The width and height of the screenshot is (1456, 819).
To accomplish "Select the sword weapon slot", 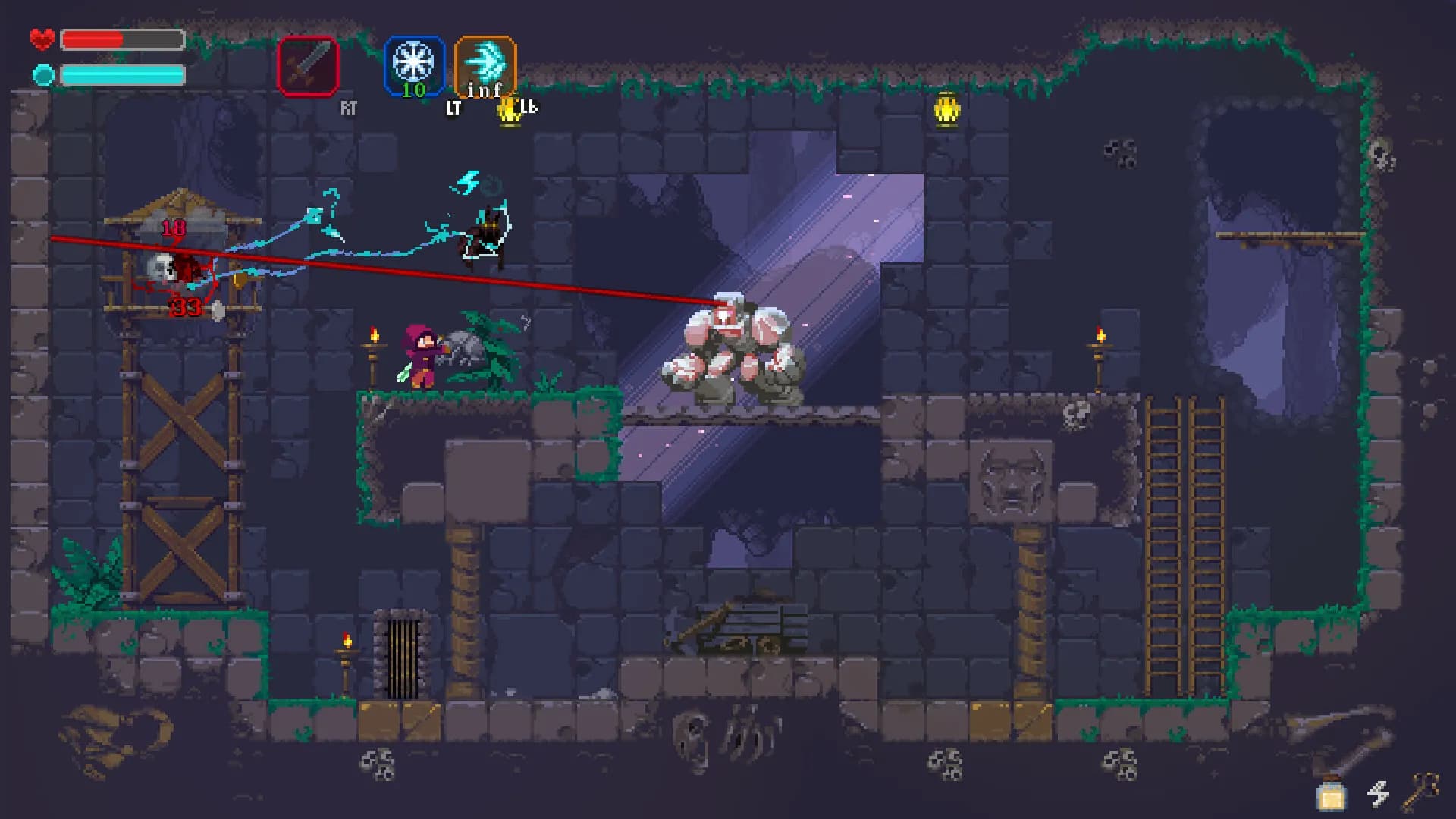I will pyautogui.click(x=307, y=66).
